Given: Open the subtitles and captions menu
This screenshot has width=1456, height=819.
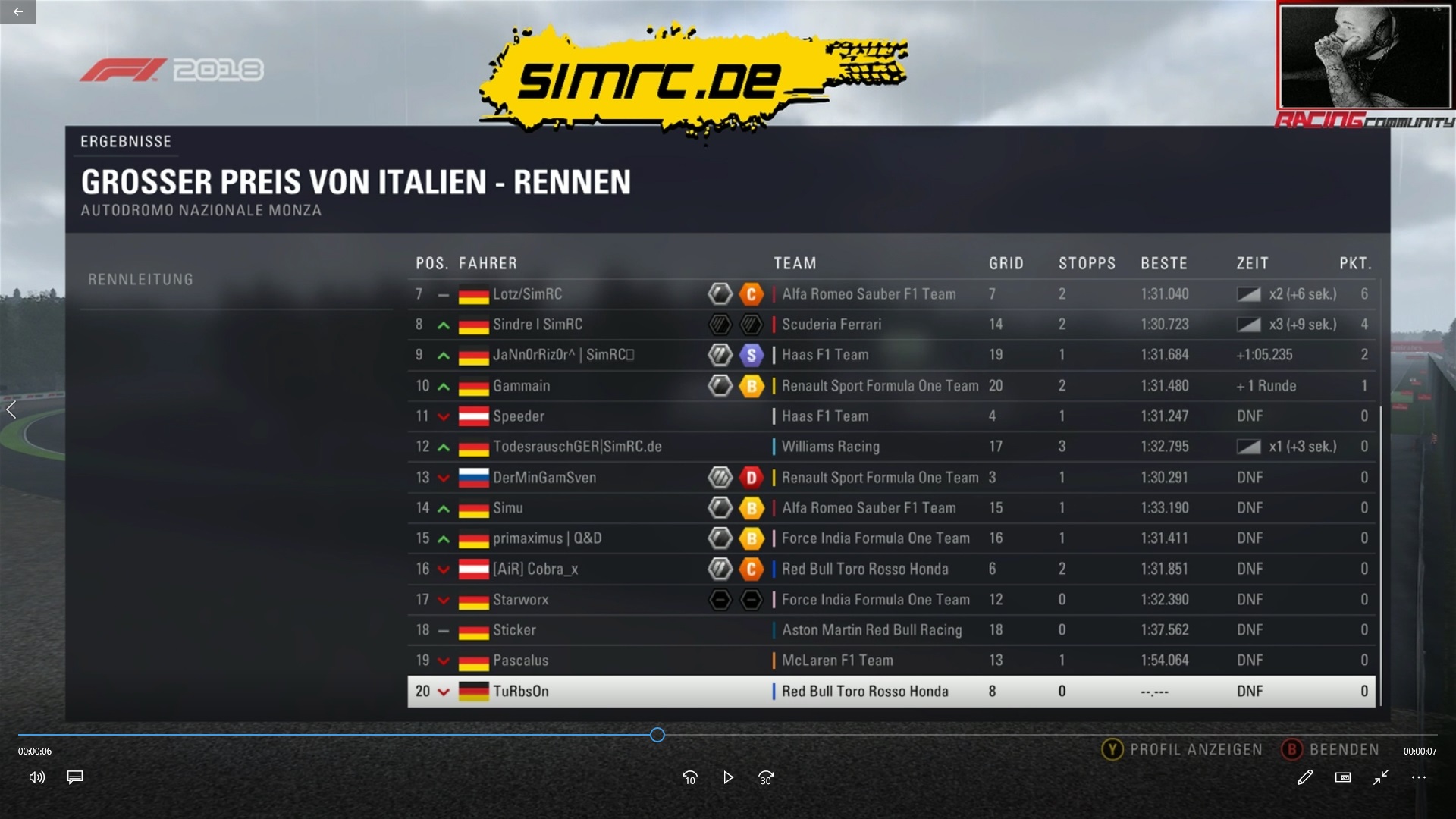Looking at the screenshot, I should [x=75, y=777].
